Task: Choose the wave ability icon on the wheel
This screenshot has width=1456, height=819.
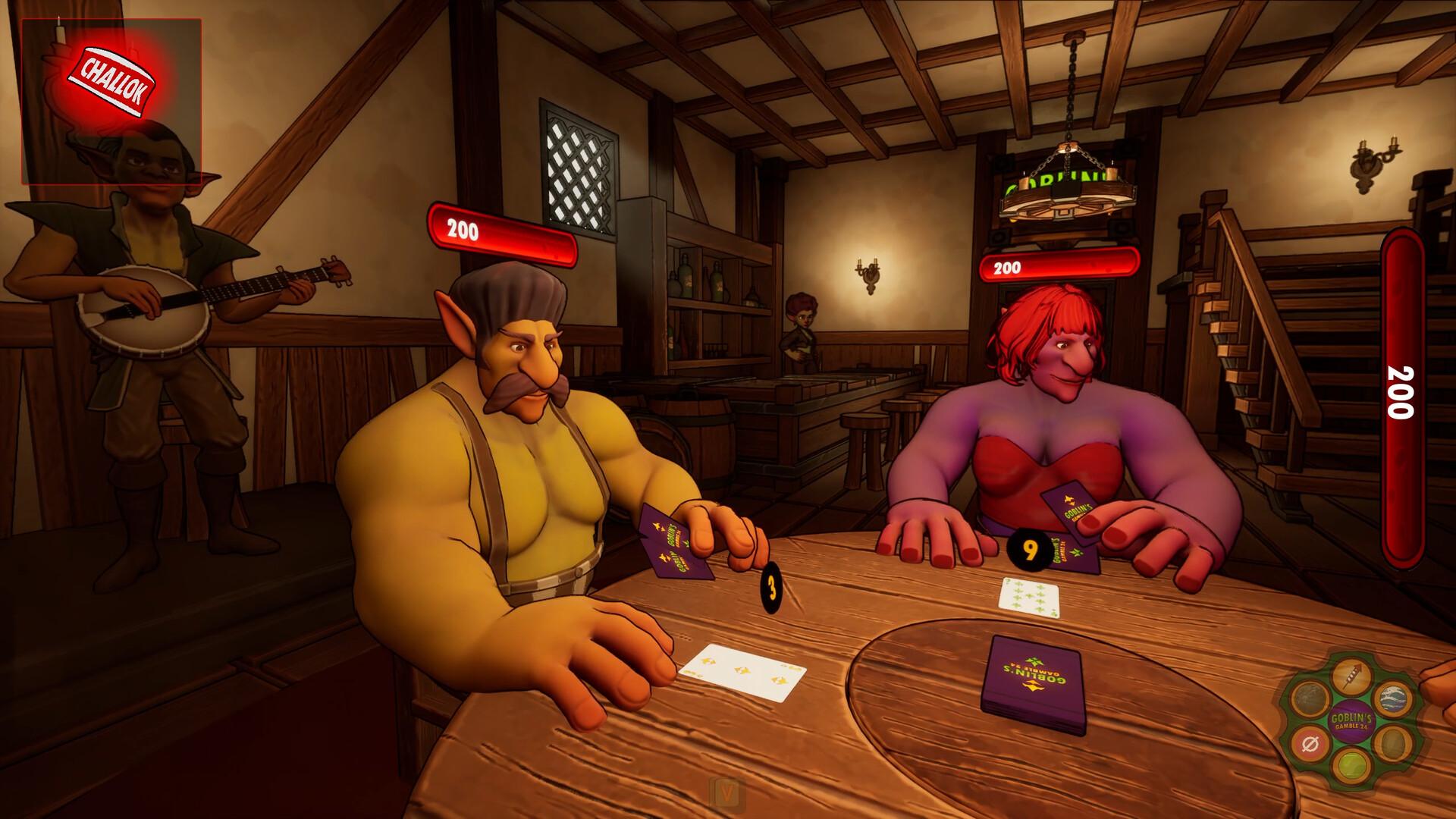Action: point(1393,698)
